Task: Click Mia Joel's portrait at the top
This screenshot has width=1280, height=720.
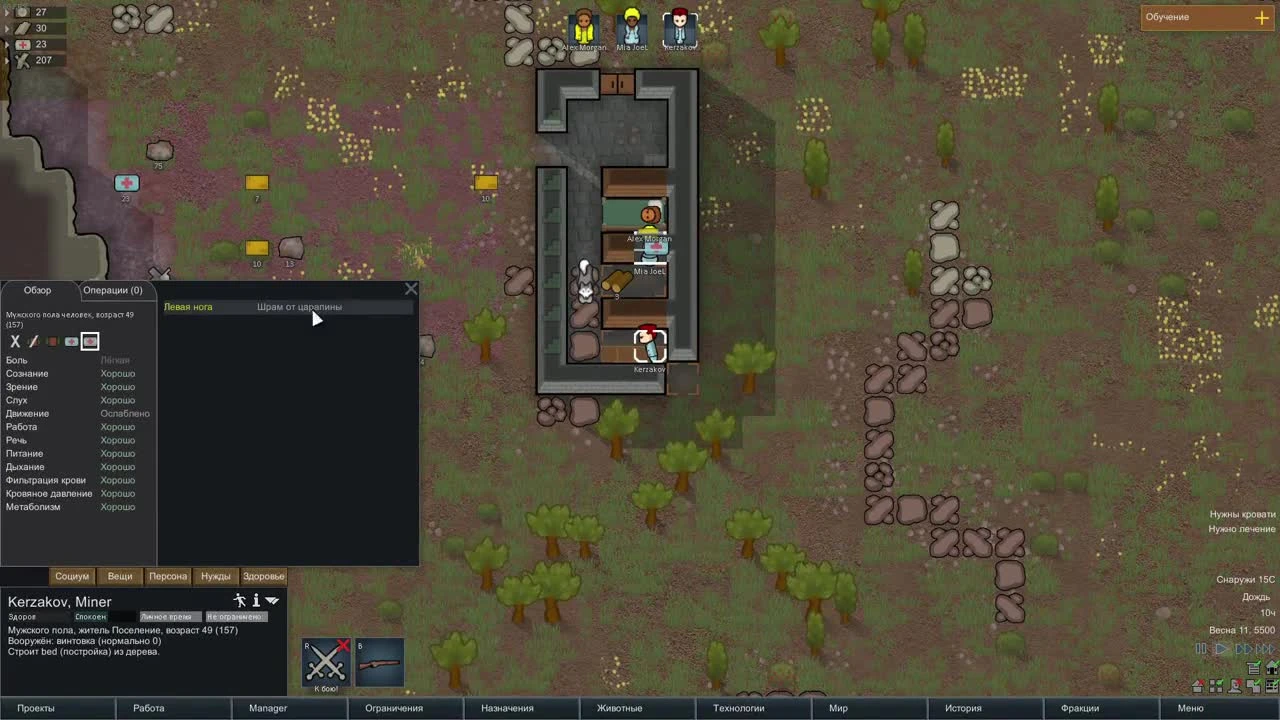Action: tap(632, 27)
